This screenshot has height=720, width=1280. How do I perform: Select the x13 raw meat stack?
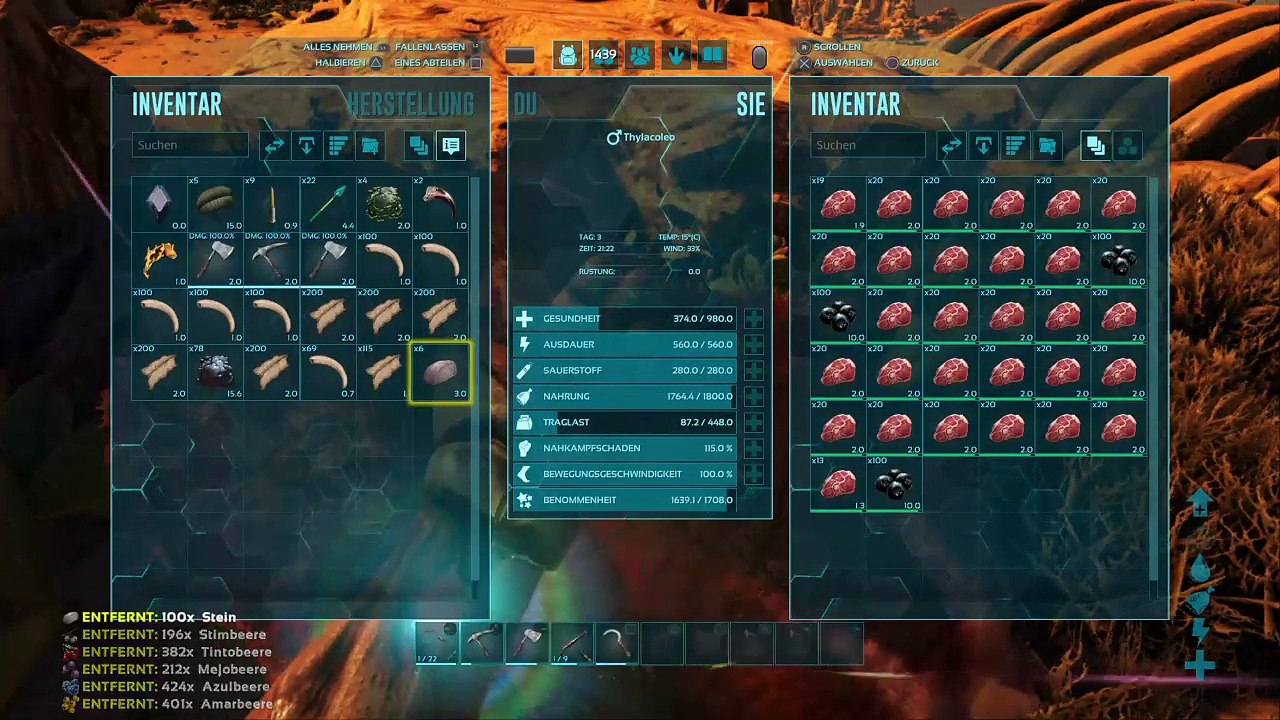[x=838, y=485]
